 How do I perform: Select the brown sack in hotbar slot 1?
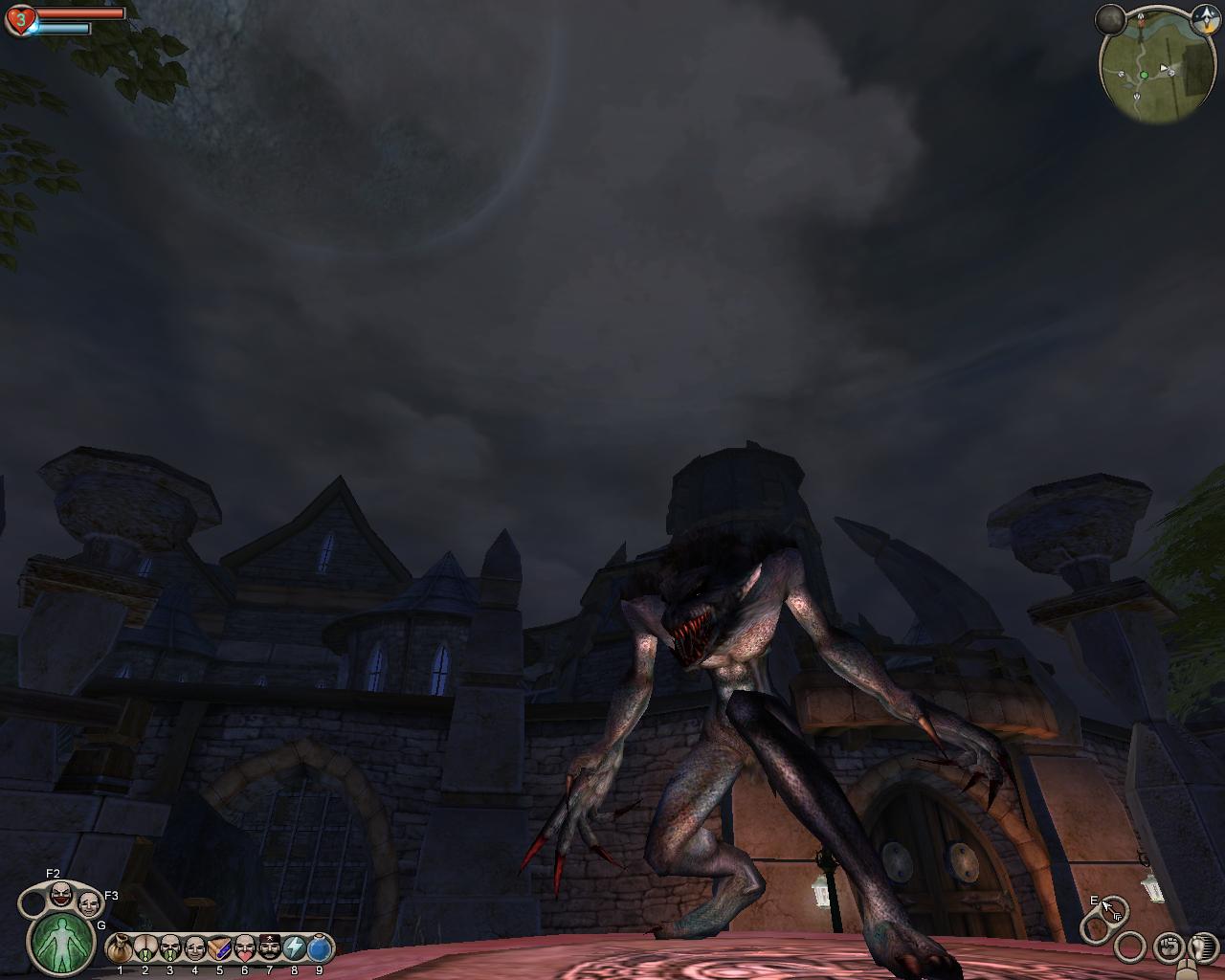120,948
